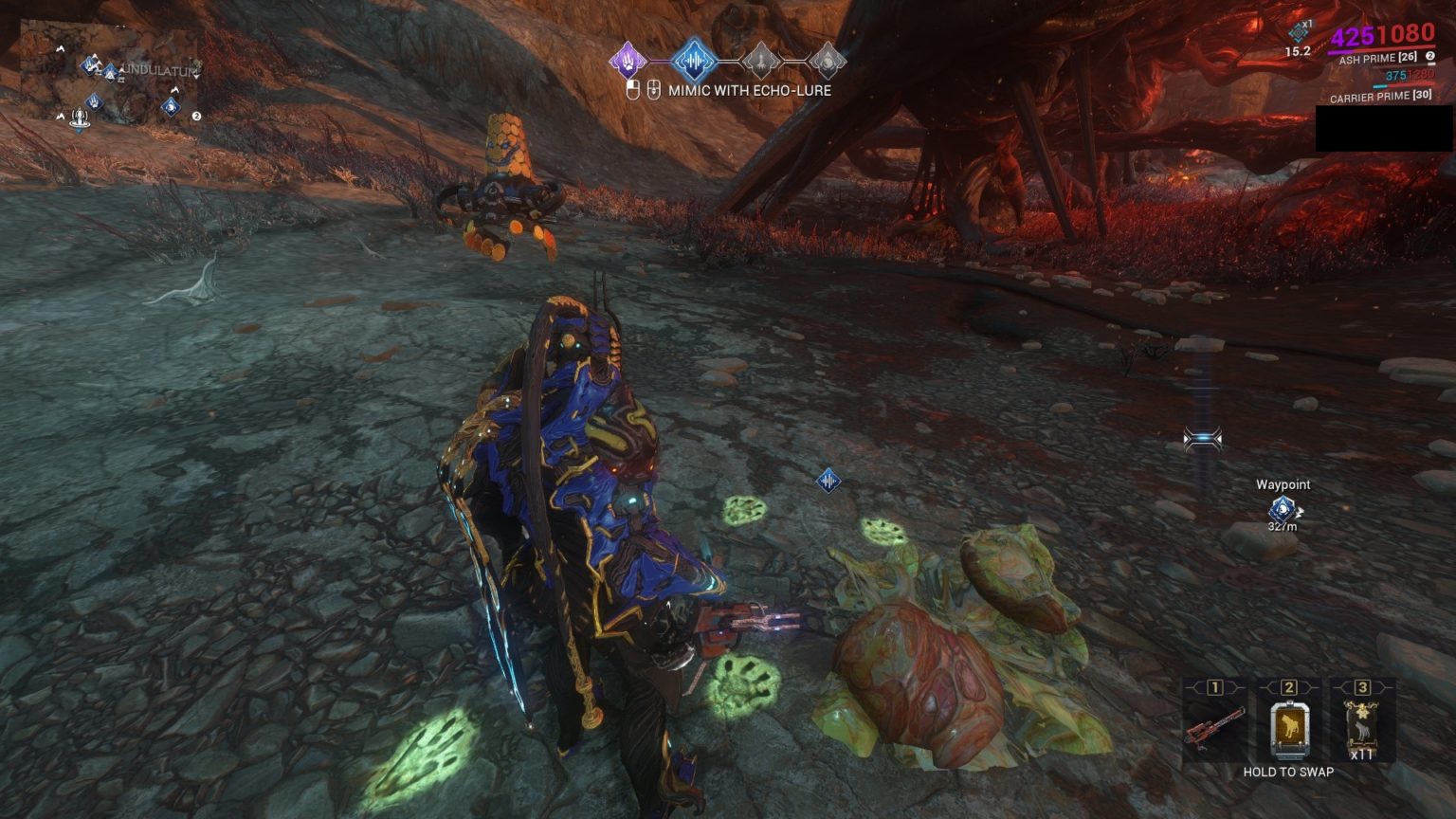Click the blue echo-lure call point marker
This screenshot has width=1456, height=819.
tap(828, 481)
